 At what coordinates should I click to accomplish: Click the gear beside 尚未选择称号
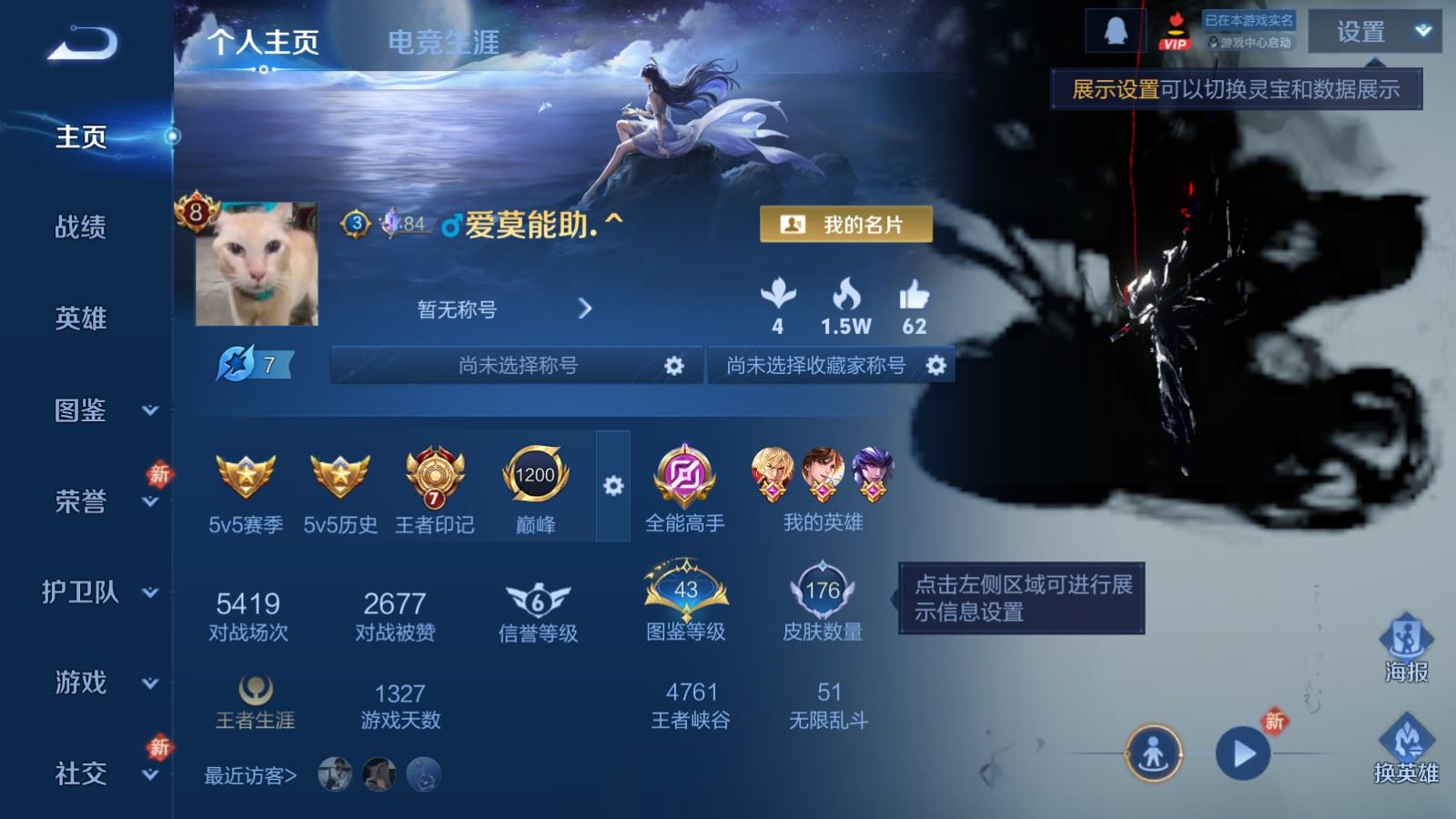coord(673,365)
